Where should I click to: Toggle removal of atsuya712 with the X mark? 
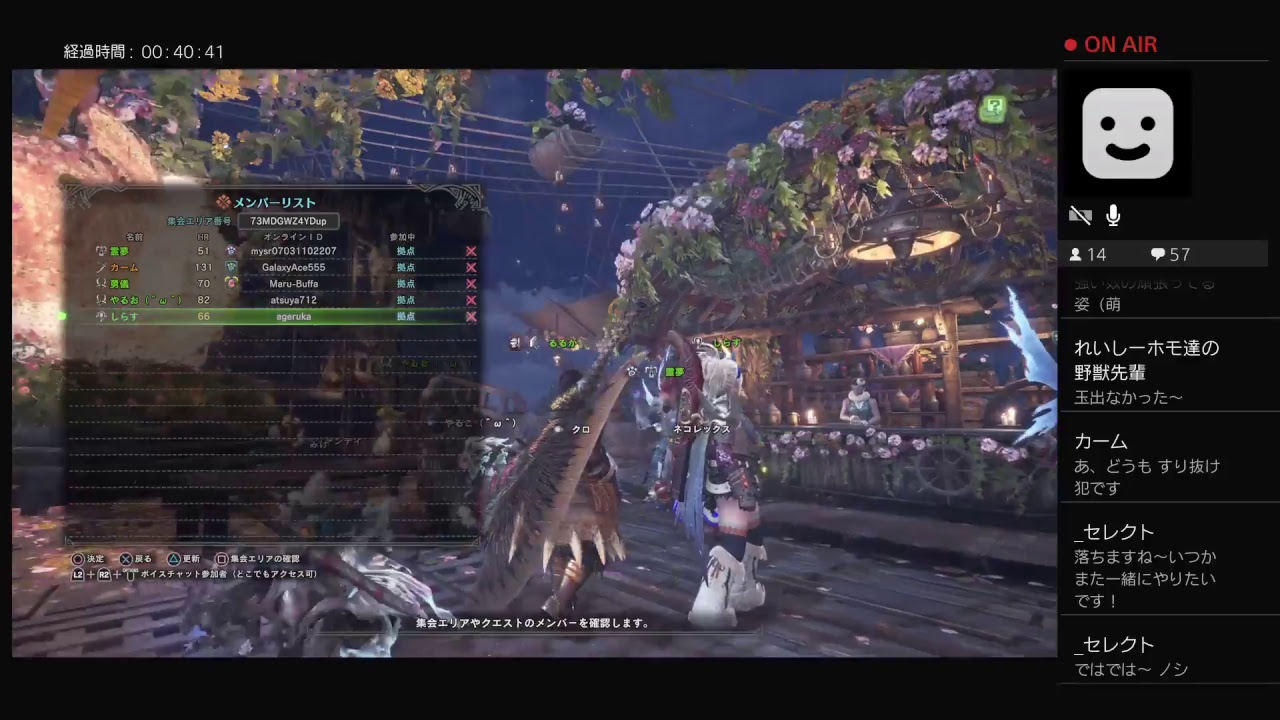point(470,300)
